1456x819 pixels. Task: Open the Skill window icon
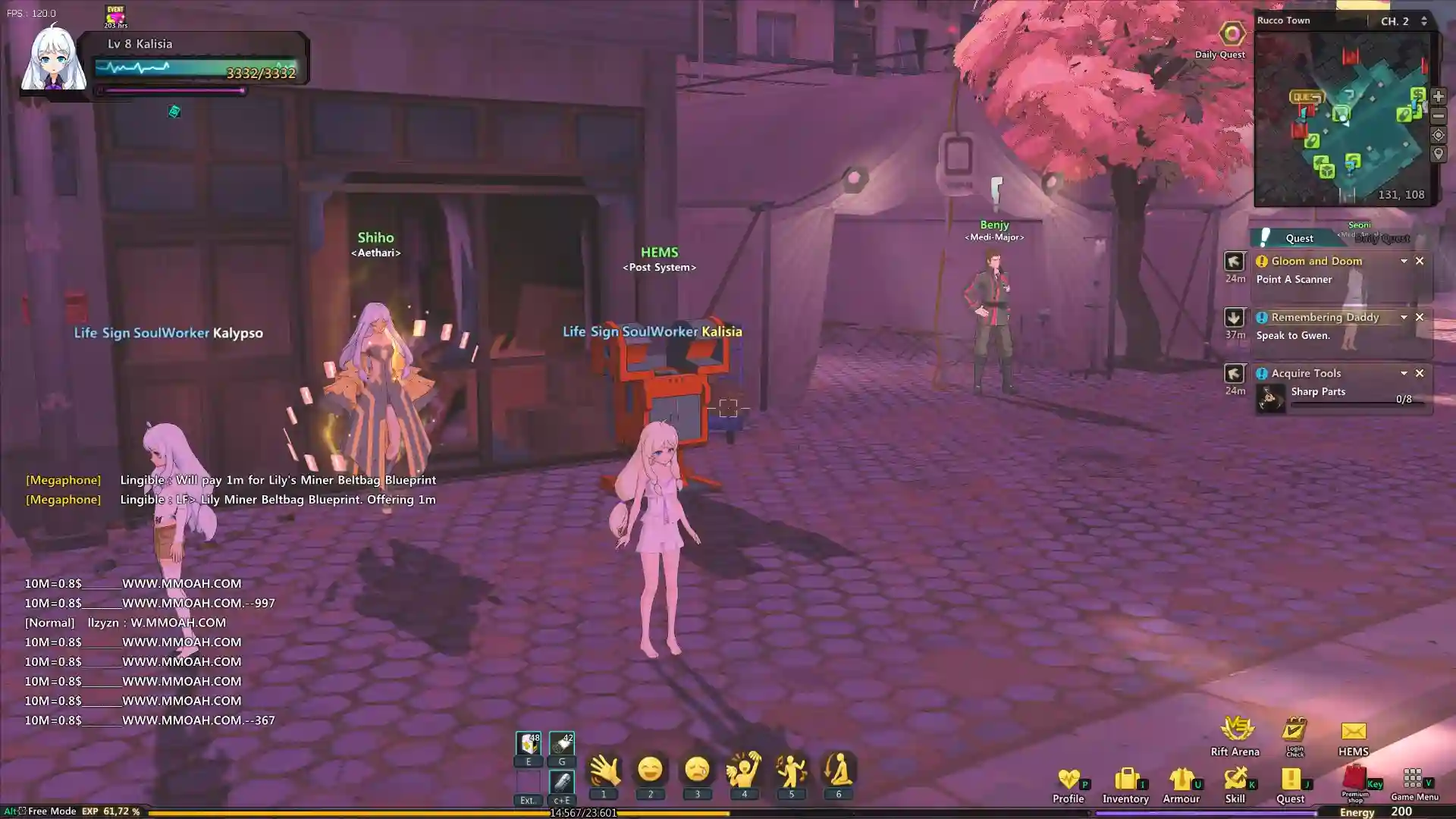(1236, 780)
